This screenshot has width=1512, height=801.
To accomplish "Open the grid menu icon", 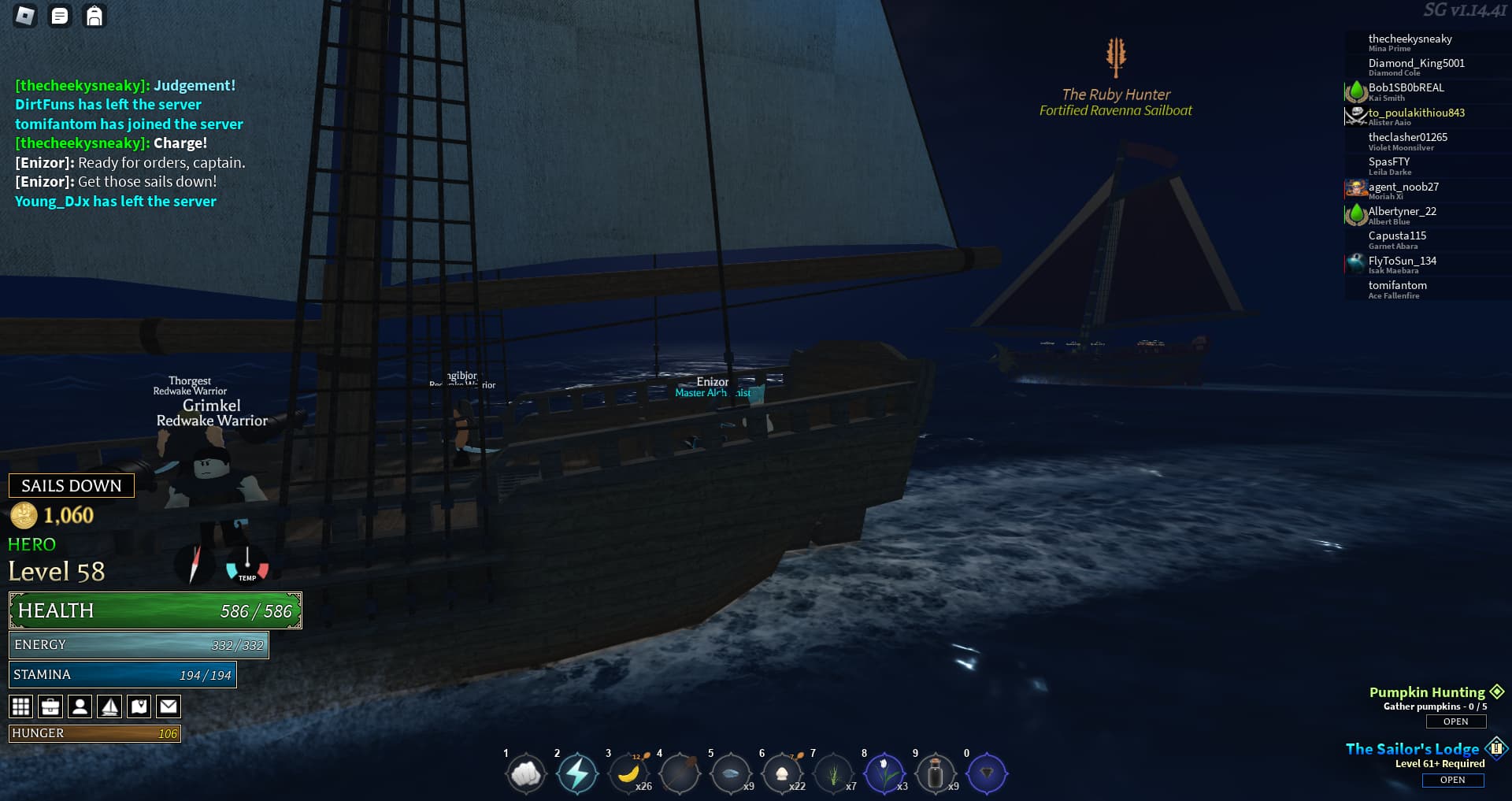I will [x=21, y=706].
